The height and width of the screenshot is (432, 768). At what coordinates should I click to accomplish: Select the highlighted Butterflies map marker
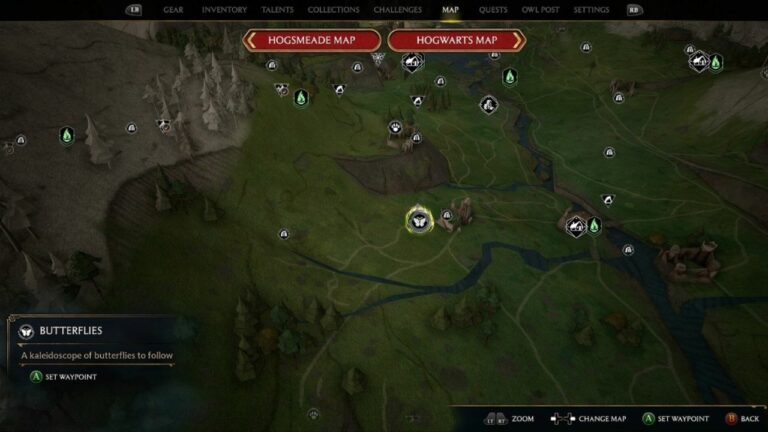coord(419,220)
